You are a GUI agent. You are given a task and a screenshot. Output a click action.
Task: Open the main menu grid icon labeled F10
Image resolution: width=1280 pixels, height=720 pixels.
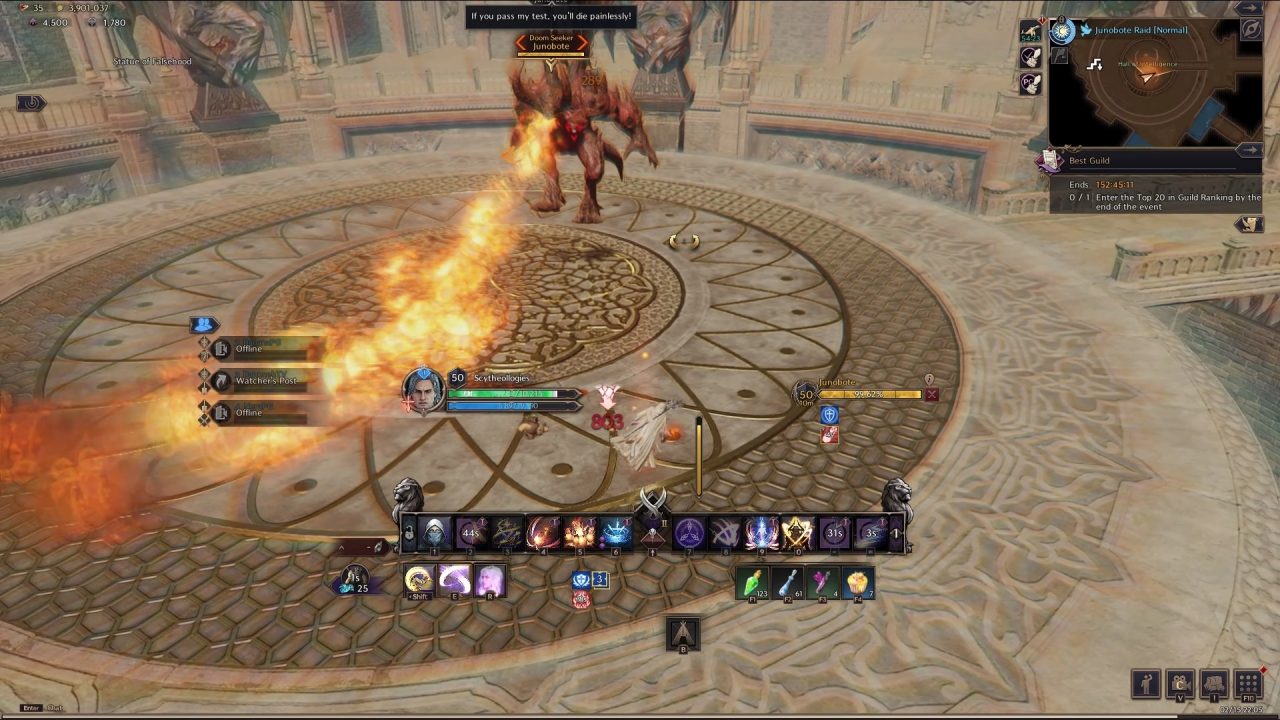[1248, 681]
